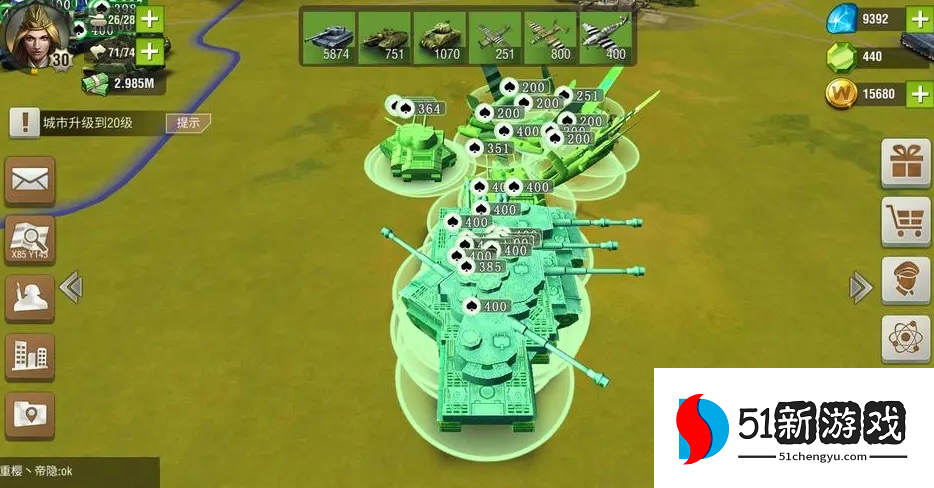The image size is (934, 488).
Task: Open the atom research button
Action: click(x=905, y=338)
